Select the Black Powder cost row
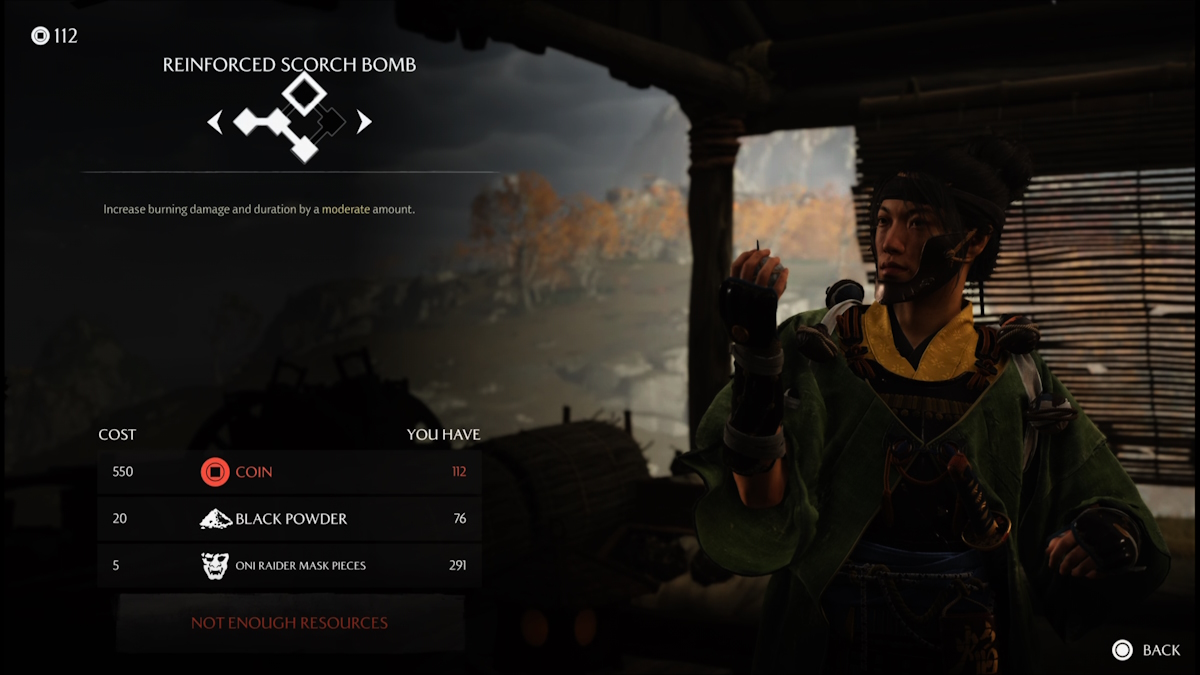The image size is (1200, 675). point(289,519)
